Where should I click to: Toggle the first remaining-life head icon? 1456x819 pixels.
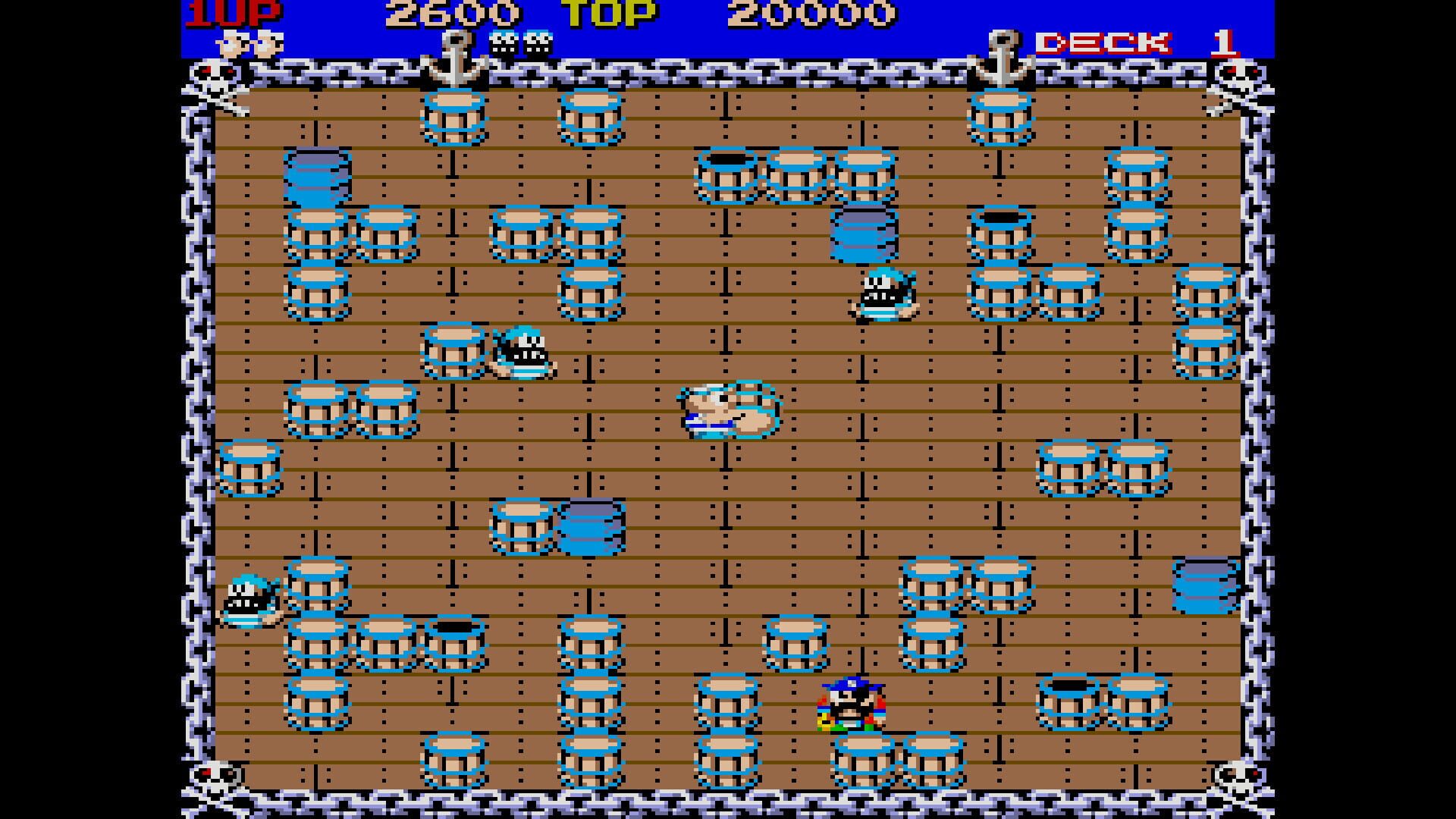pyautogui.click(x=230, y=43)
